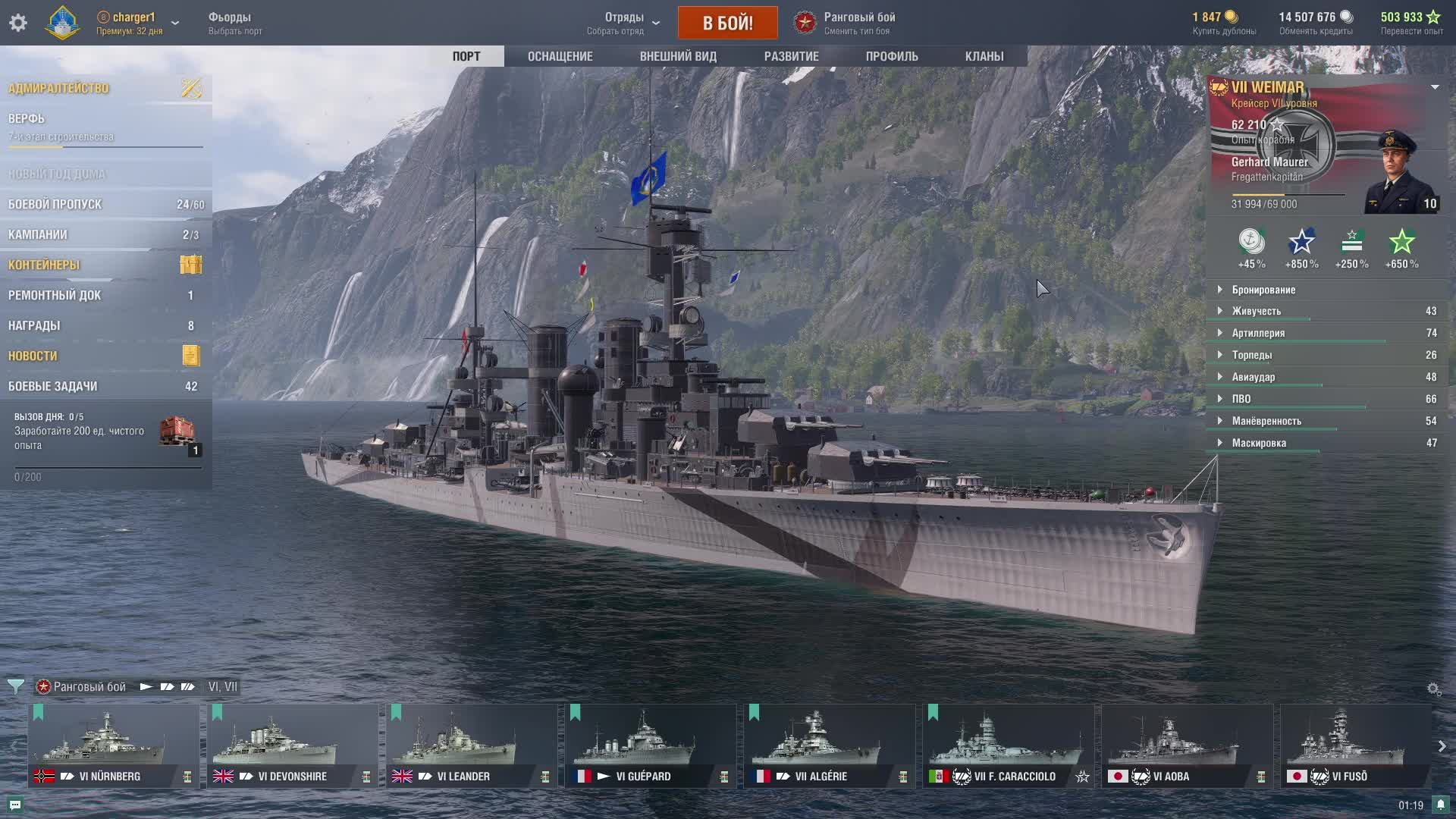Choose VII Algérie from the carousel
This screenshot has height=819, width=1456.
click(x=829, y=745)
